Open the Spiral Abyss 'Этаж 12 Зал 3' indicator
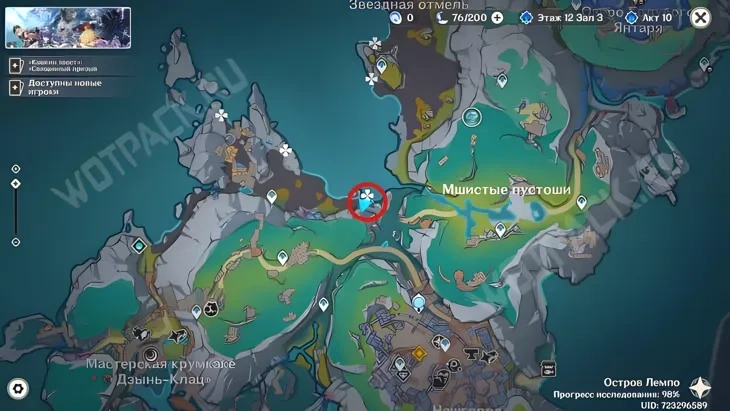Image resolution: width=730 pixels, height=411 pixels. (x=561, y=18)
